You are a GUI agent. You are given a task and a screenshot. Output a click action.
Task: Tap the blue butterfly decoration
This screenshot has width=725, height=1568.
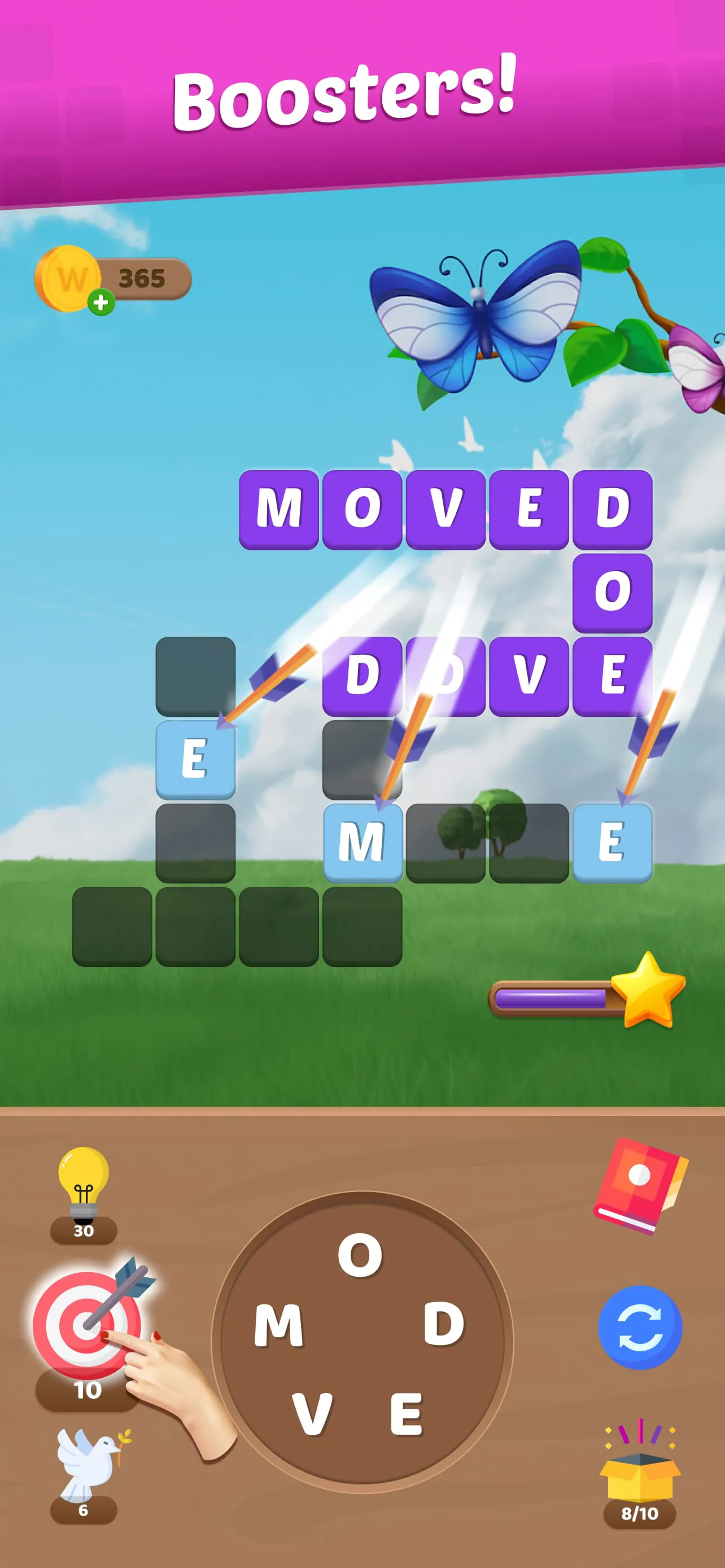[x=481, y=317]
